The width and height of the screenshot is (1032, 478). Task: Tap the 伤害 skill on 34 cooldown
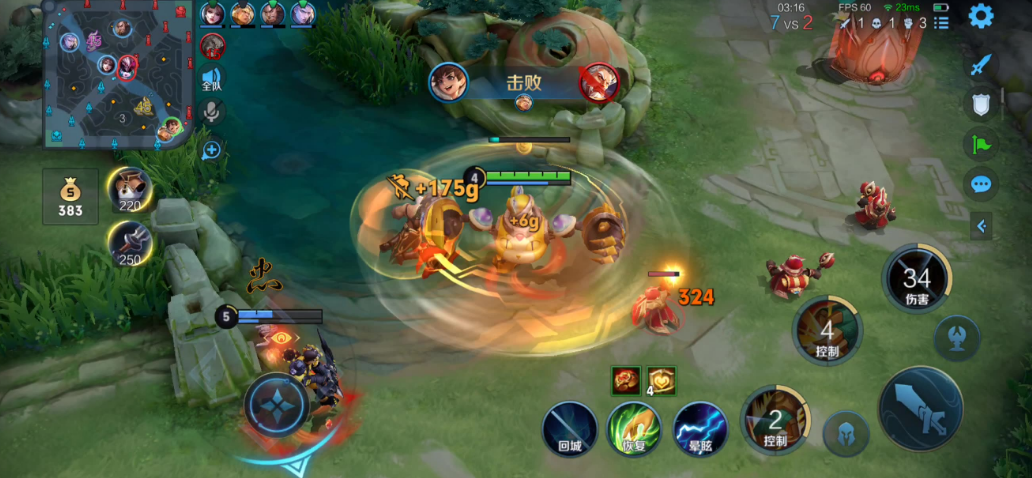coord(916,279)
